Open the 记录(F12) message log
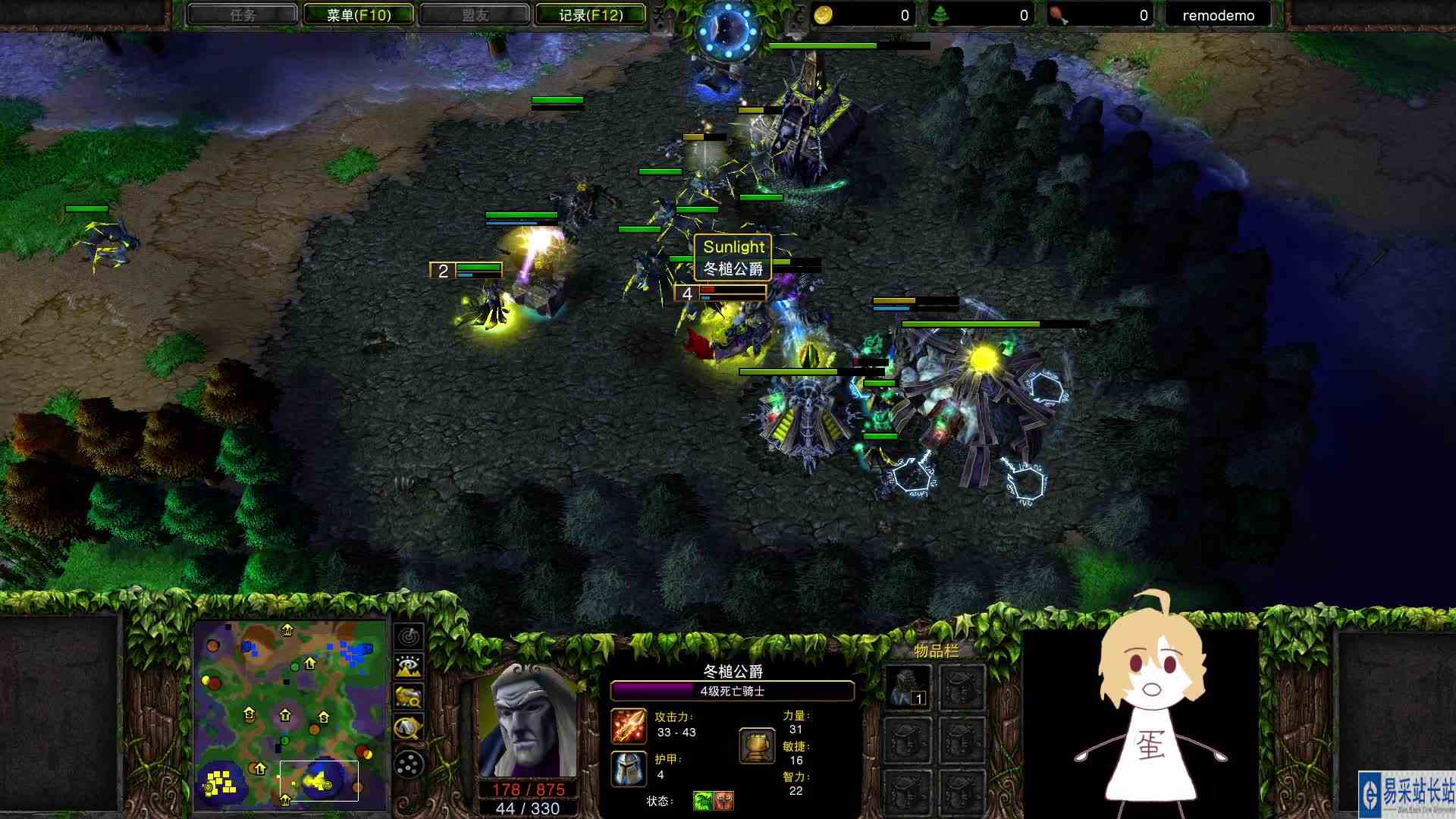Screen dimensions: 1456x819 (x=591, y=14)
